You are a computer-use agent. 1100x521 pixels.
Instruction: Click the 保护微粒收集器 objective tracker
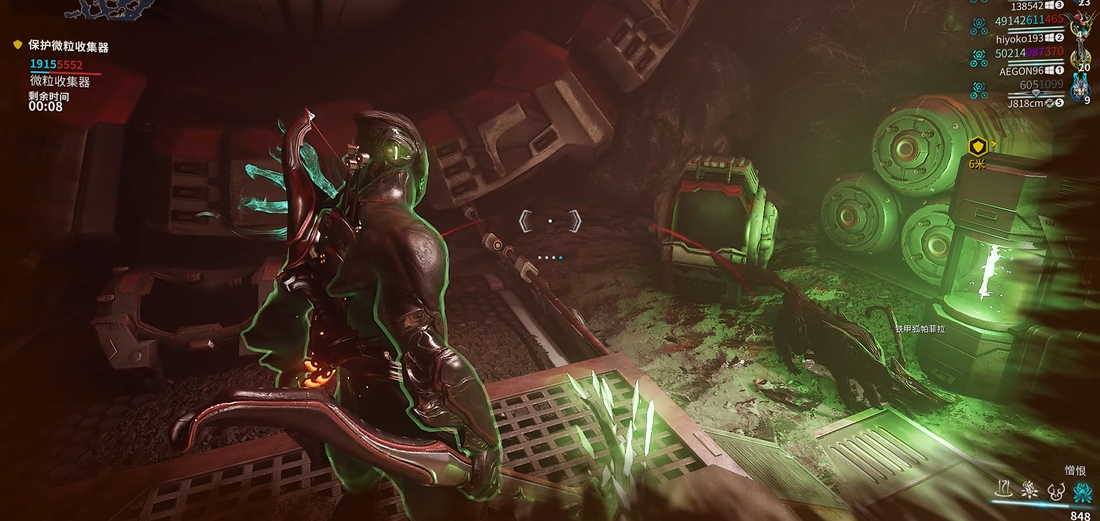(x=68, y=46)
